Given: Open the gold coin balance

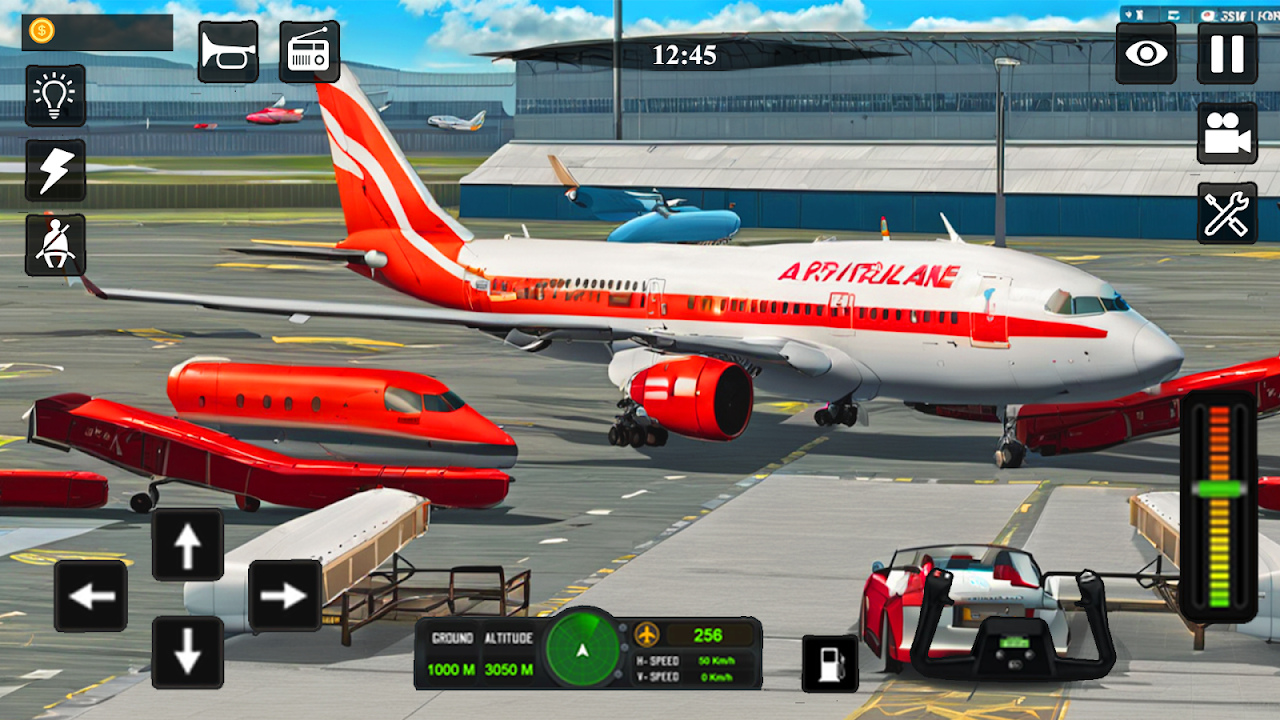Looking at the screenshot, I should coord(97,32).
